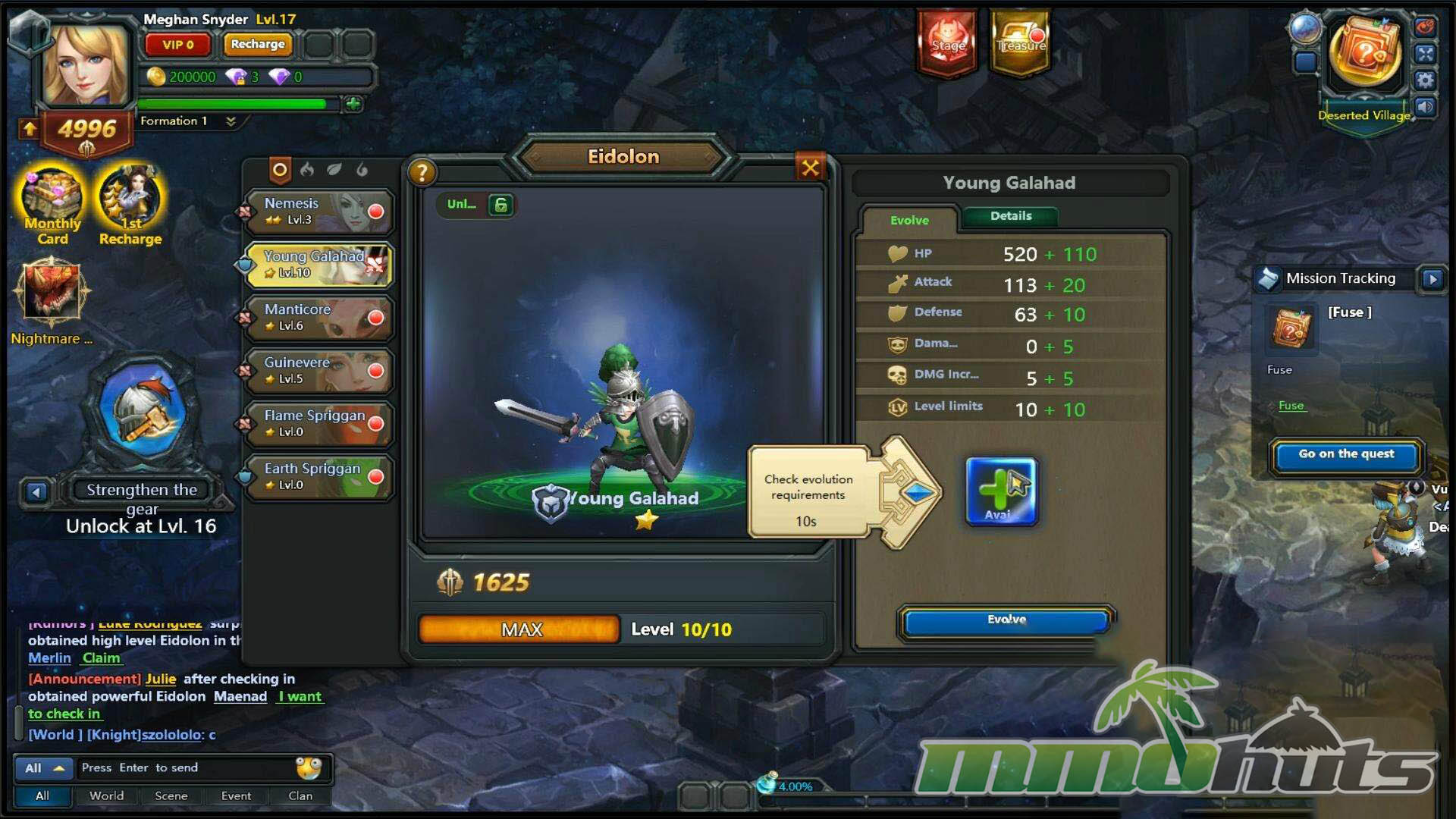Image resolution: width=1456 pixels, height=819 pixels.
Task: Click the blue Evolve button
Action: pyautogui.click(x=1006, y=620)
